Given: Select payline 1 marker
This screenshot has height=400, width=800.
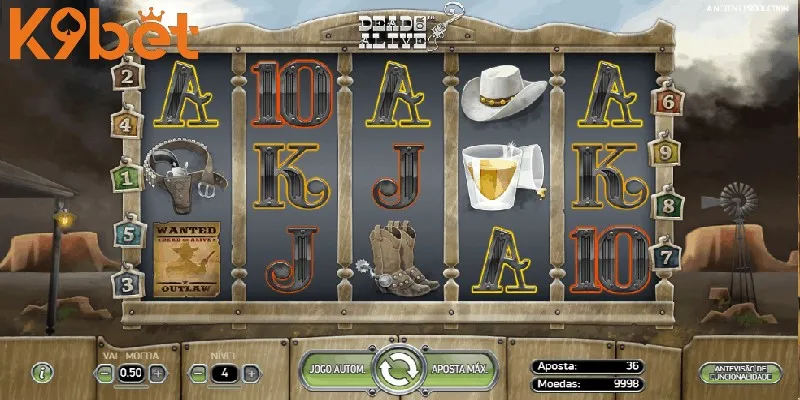Looking at the screenshot, I should (x=126, y=179).
